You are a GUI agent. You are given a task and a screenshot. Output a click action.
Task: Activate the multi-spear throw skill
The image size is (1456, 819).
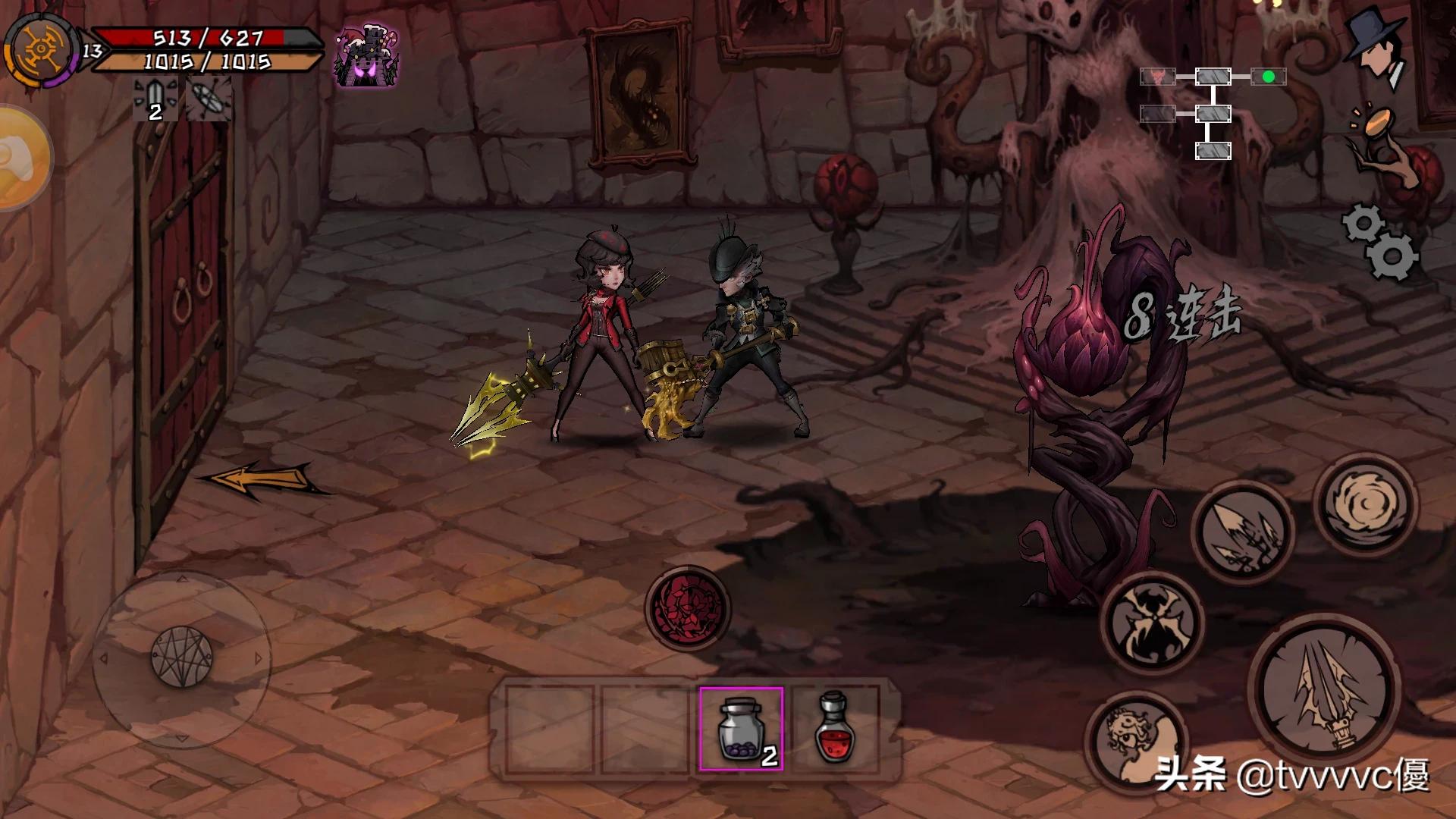[x=1242, y=532]
